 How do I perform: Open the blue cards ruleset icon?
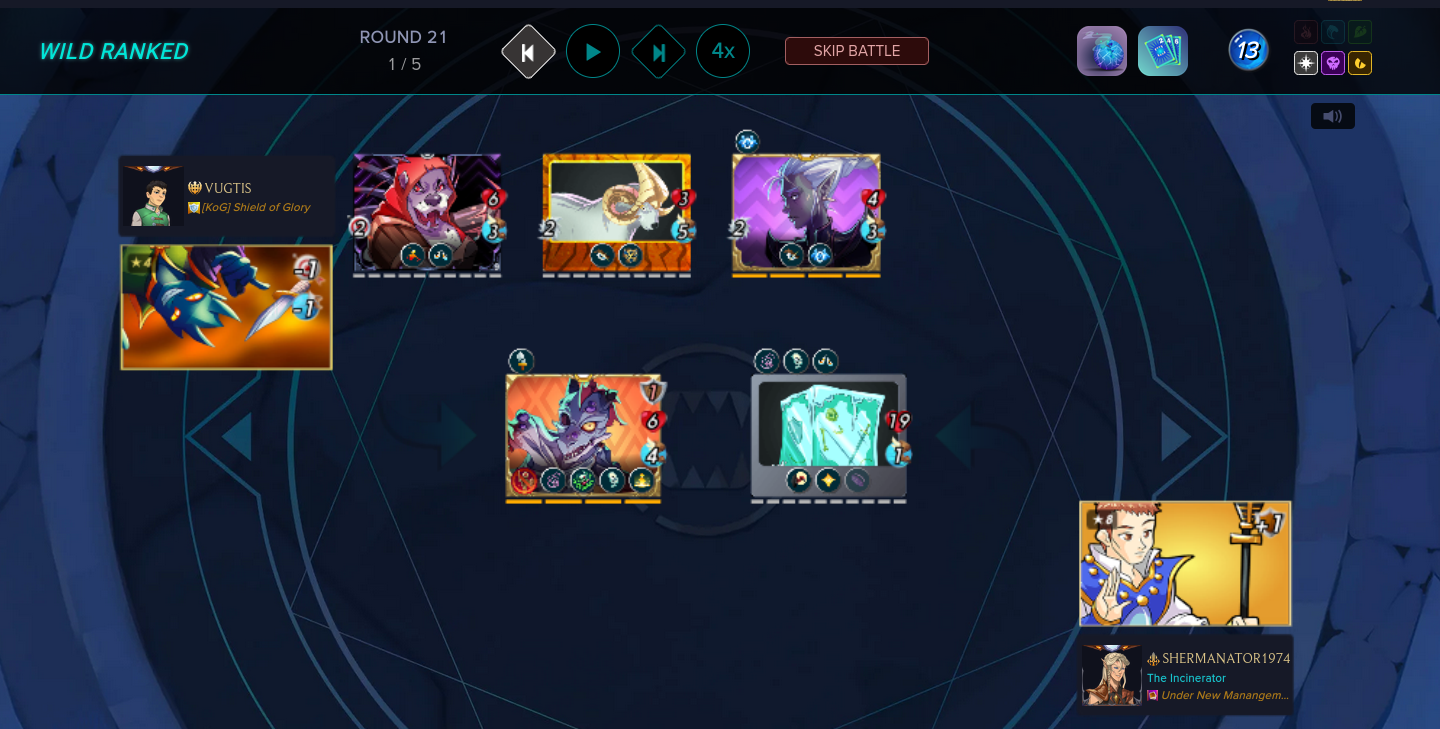click(1162, 51)
